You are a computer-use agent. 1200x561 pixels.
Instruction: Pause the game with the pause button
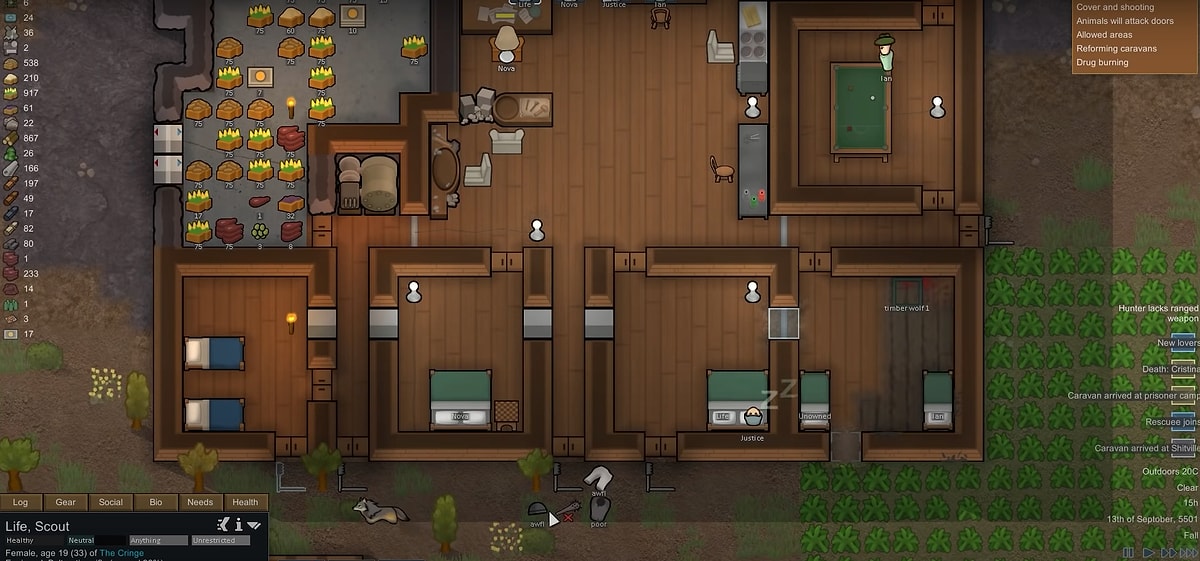(x=1129, y=552)
